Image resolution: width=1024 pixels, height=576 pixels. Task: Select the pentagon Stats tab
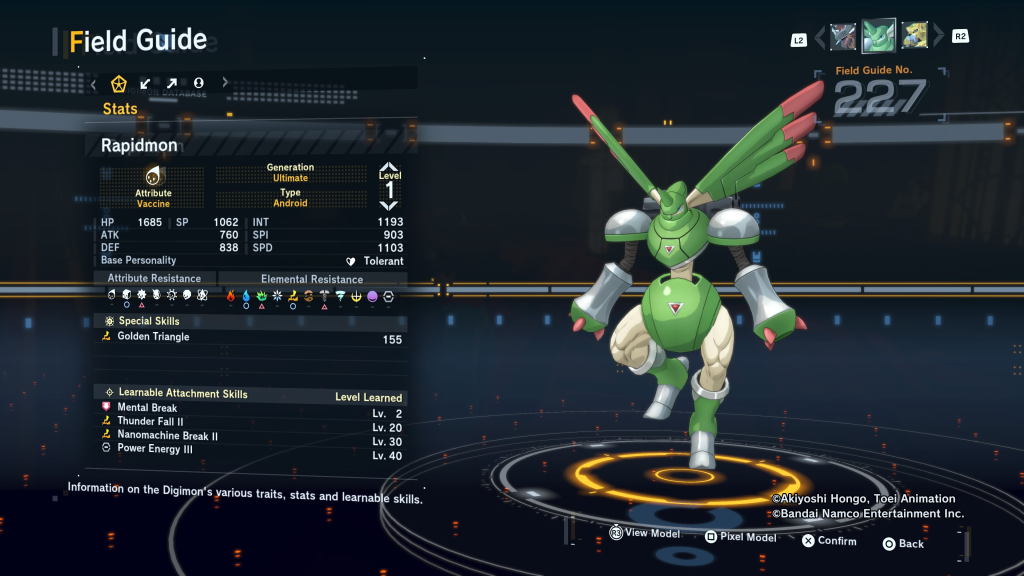[x=119, y=83]
